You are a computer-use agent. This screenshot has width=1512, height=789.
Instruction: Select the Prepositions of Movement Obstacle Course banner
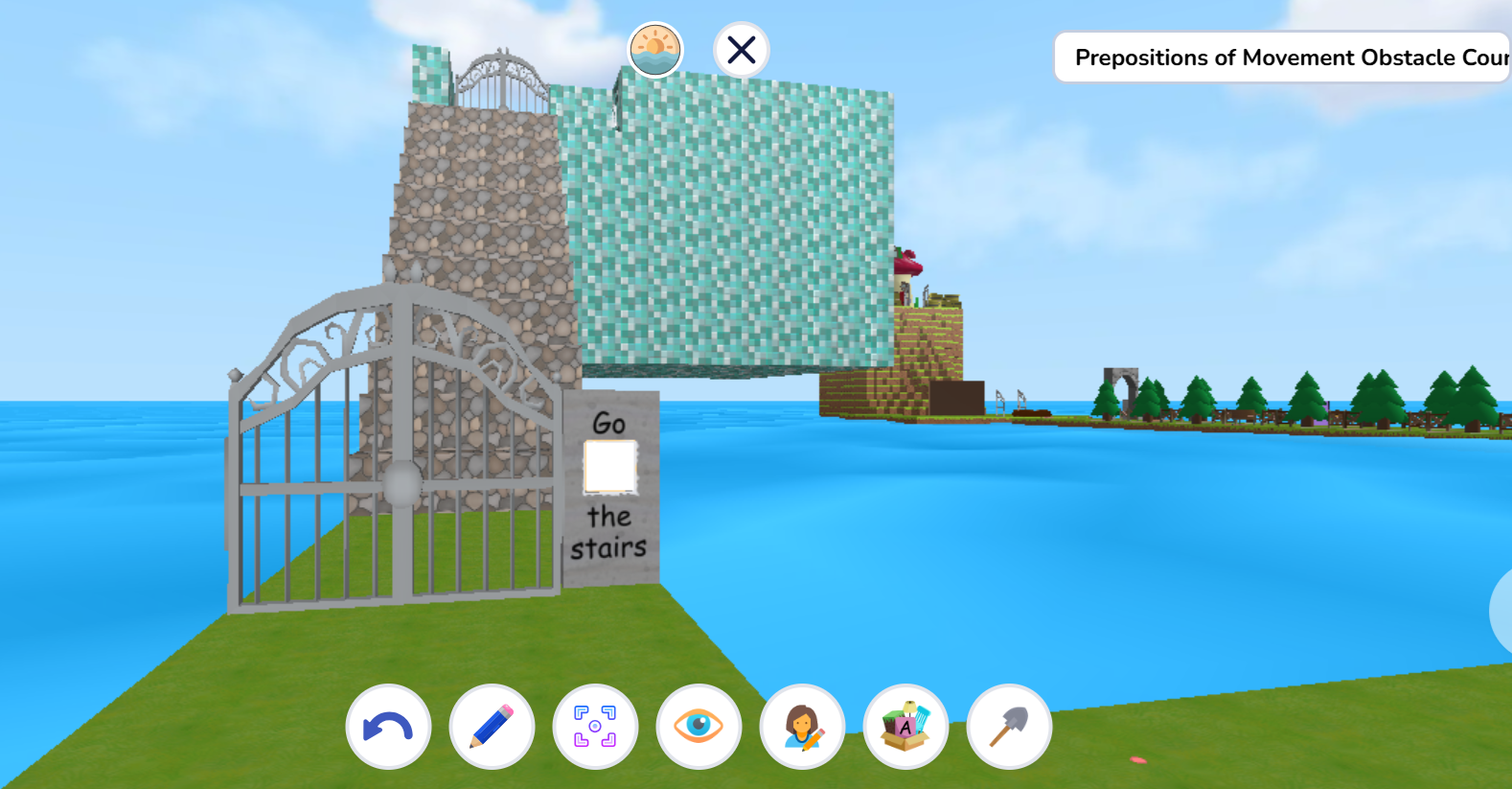pos(1284,58)
